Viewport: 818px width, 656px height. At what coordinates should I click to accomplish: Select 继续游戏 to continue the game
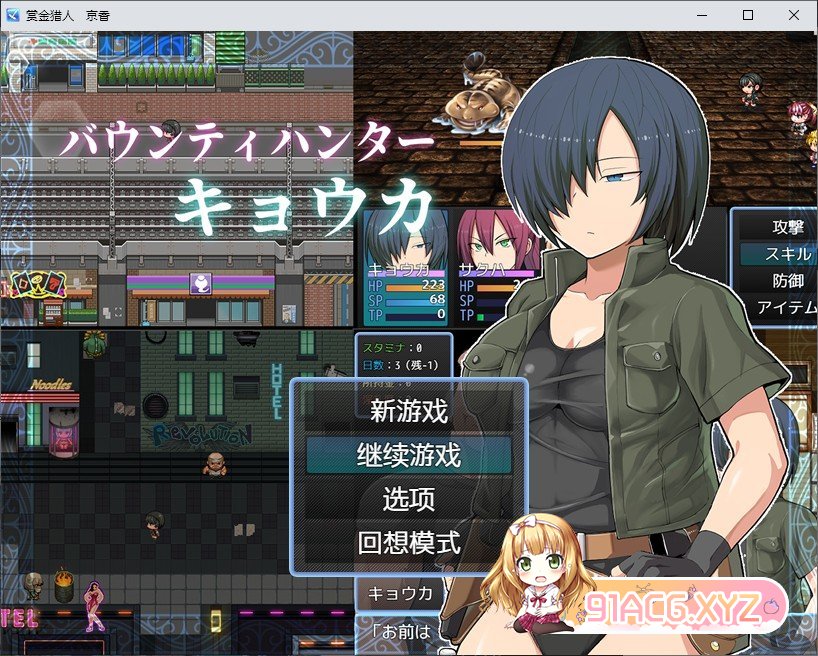point(408,455)
